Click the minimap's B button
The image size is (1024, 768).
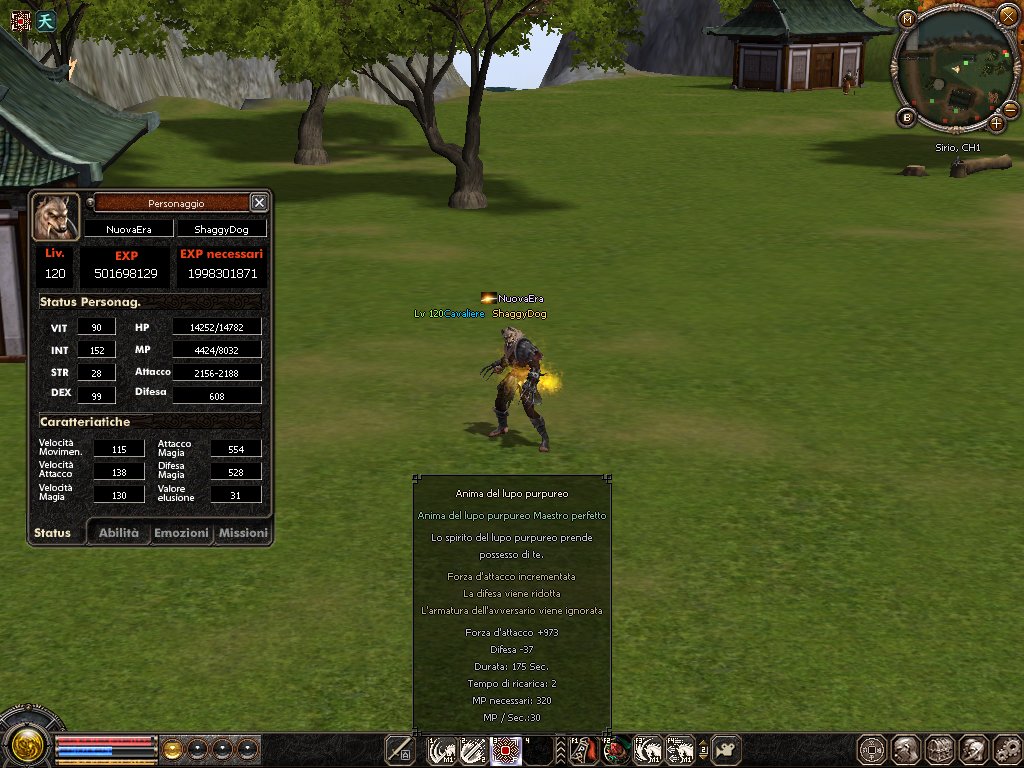click(x=907, y=118)
